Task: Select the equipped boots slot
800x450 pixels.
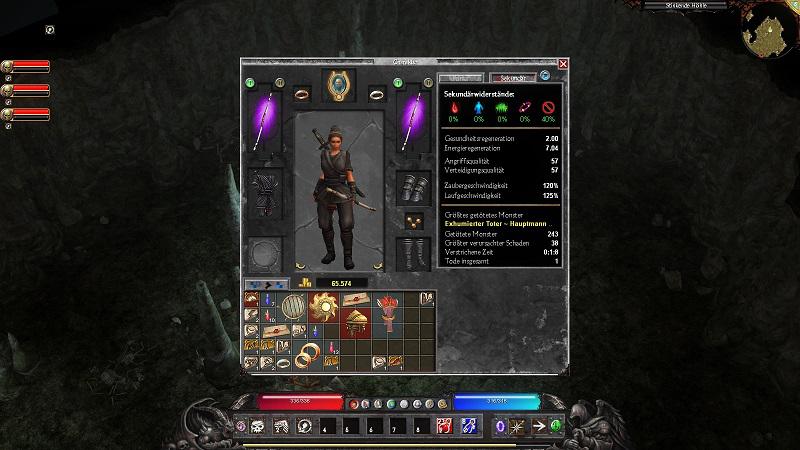Action: tap(412, 252)
